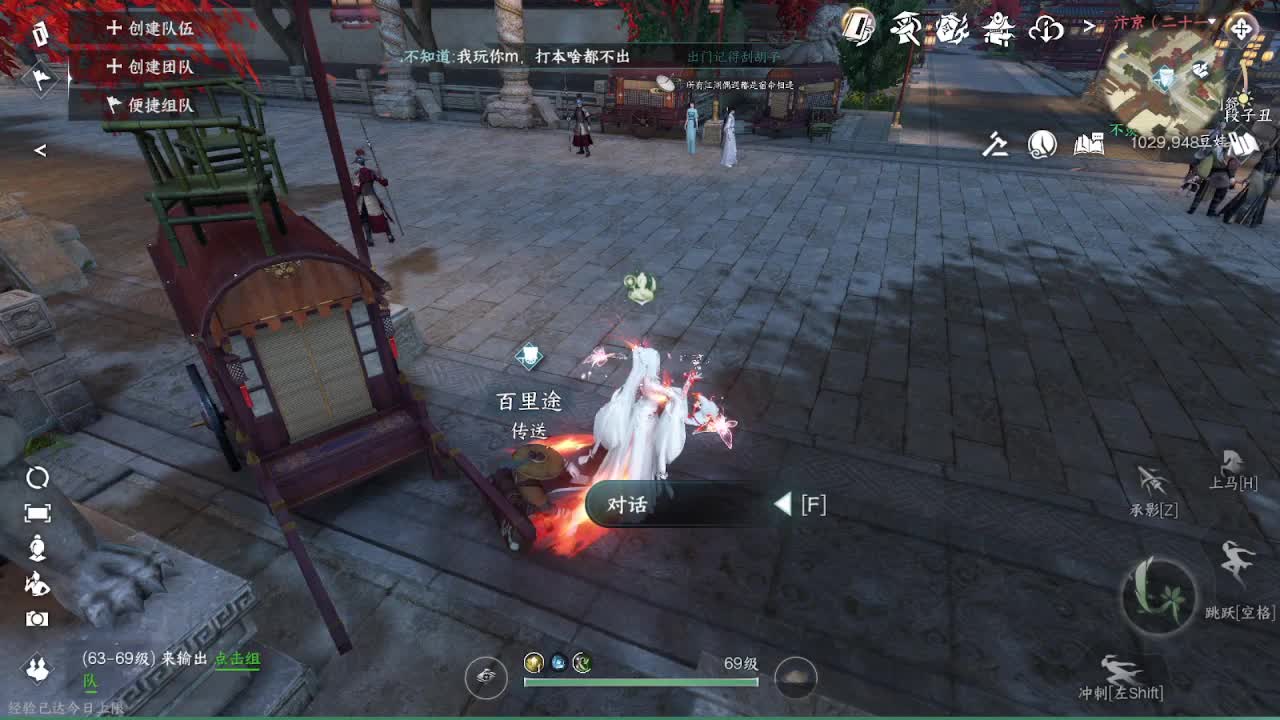Open the book journal icon under the minimap

tap(1089, 143)
